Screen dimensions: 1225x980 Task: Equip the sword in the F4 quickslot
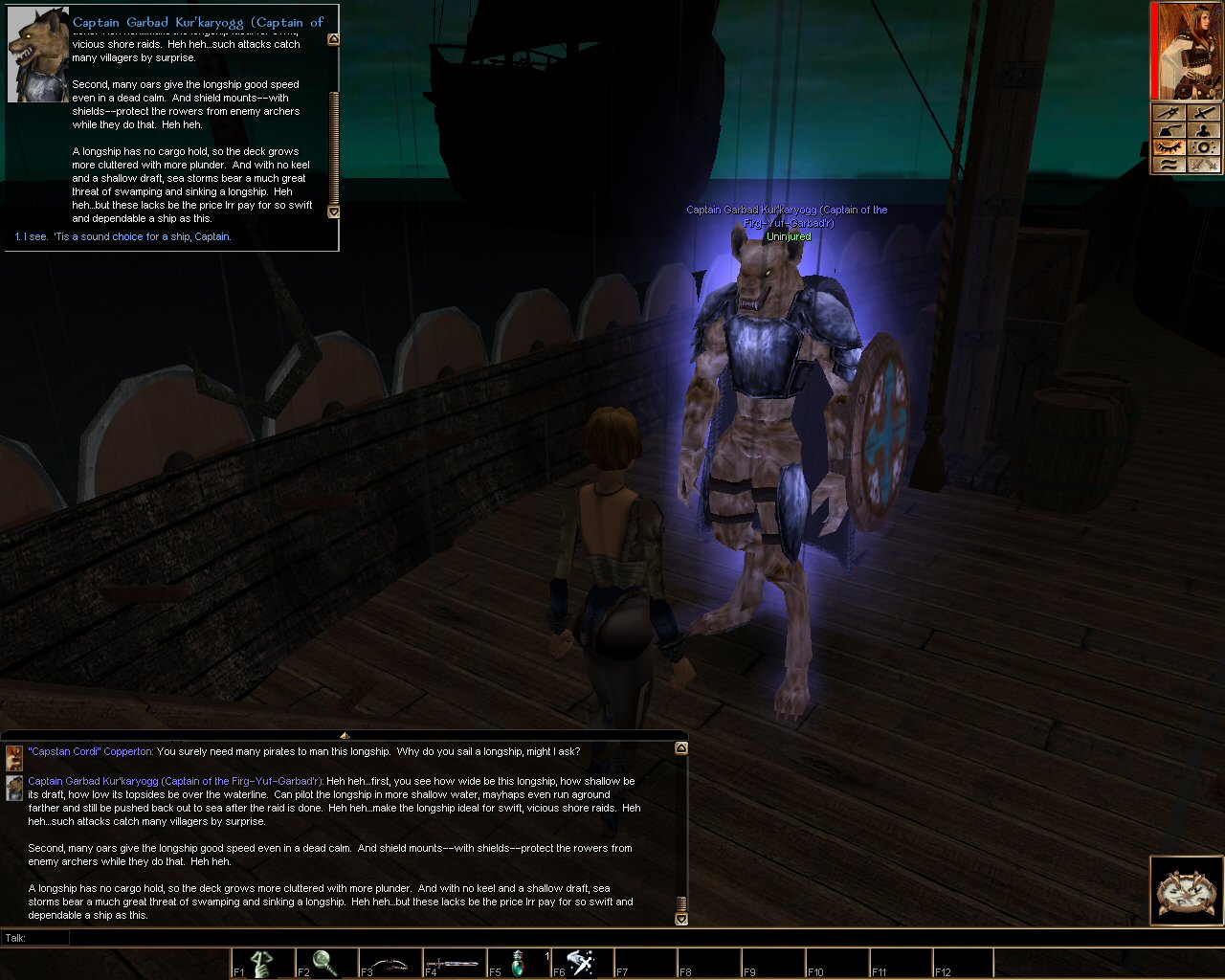pyautogui.click(x=454, y=963)
